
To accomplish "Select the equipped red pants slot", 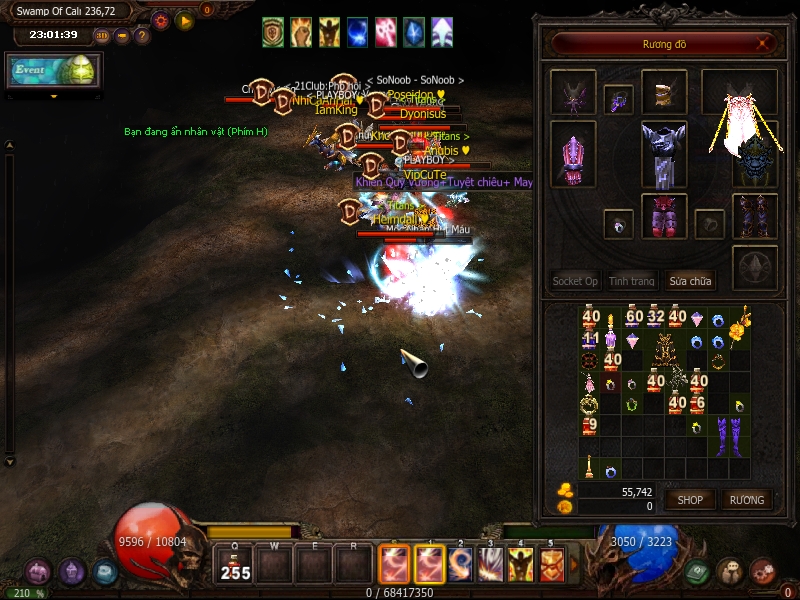I will [x=664, y=217].
